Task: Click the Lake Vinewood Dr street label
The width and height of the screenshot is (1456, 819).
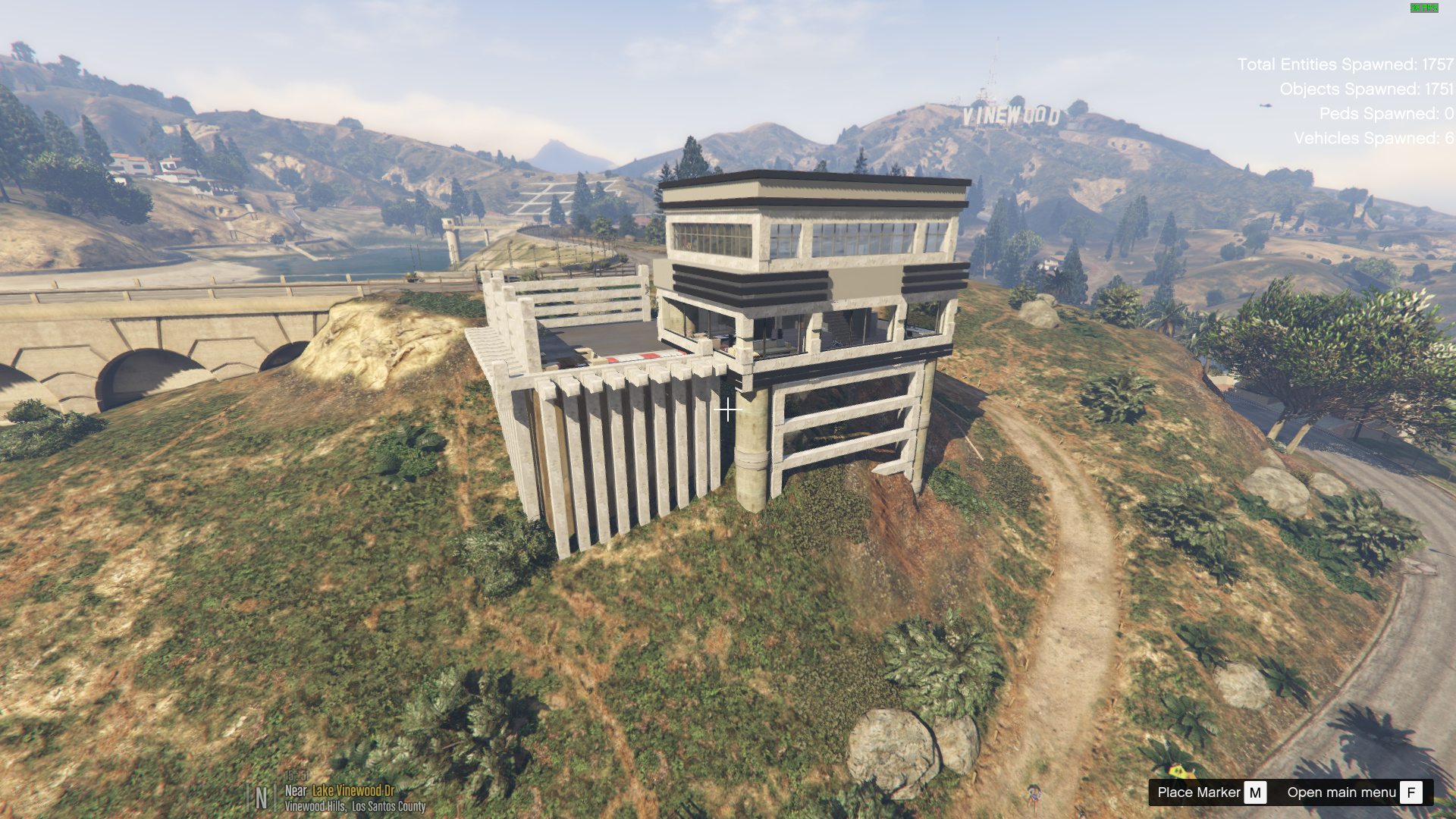Action: [x=353, y=792]
